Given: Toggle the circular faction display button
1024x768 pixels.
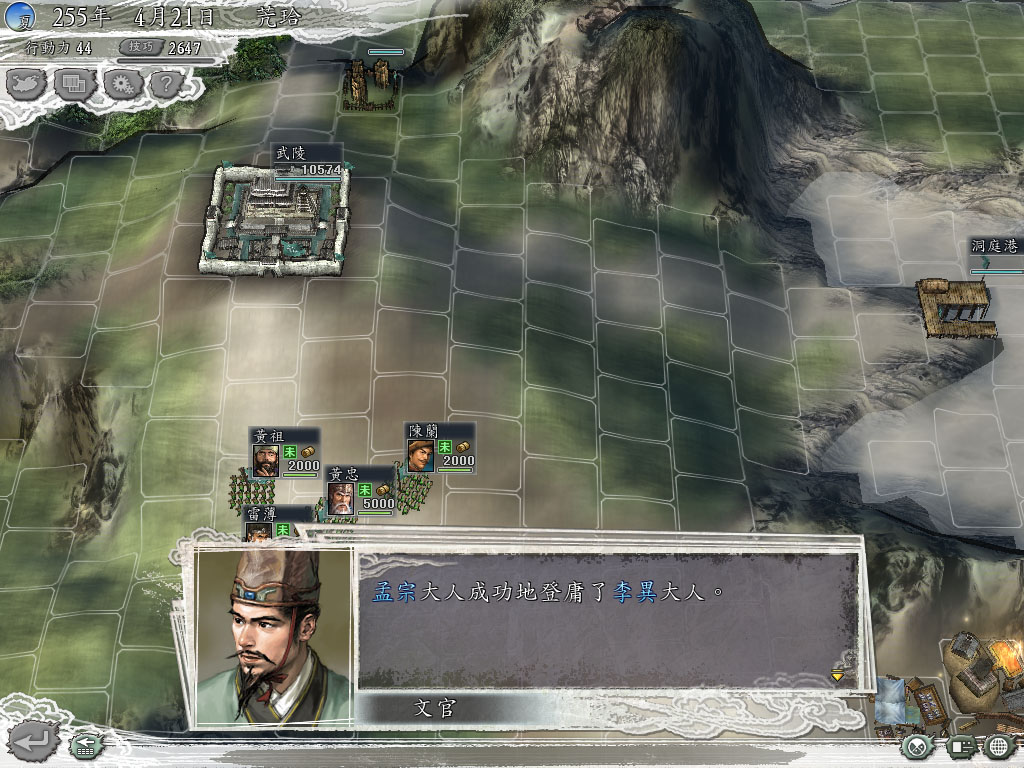Looking at the screenshot, I should point(919,745).
